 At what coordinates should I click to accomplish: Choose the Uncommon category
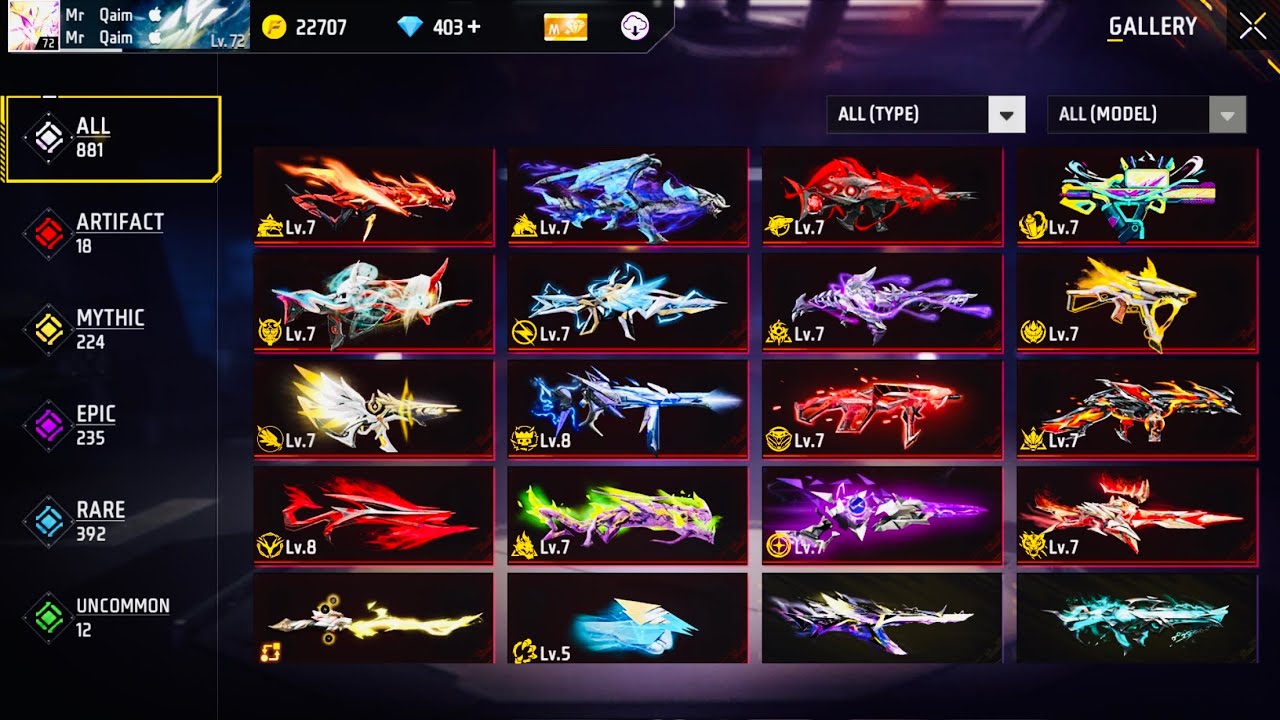(x=112, y=617)
